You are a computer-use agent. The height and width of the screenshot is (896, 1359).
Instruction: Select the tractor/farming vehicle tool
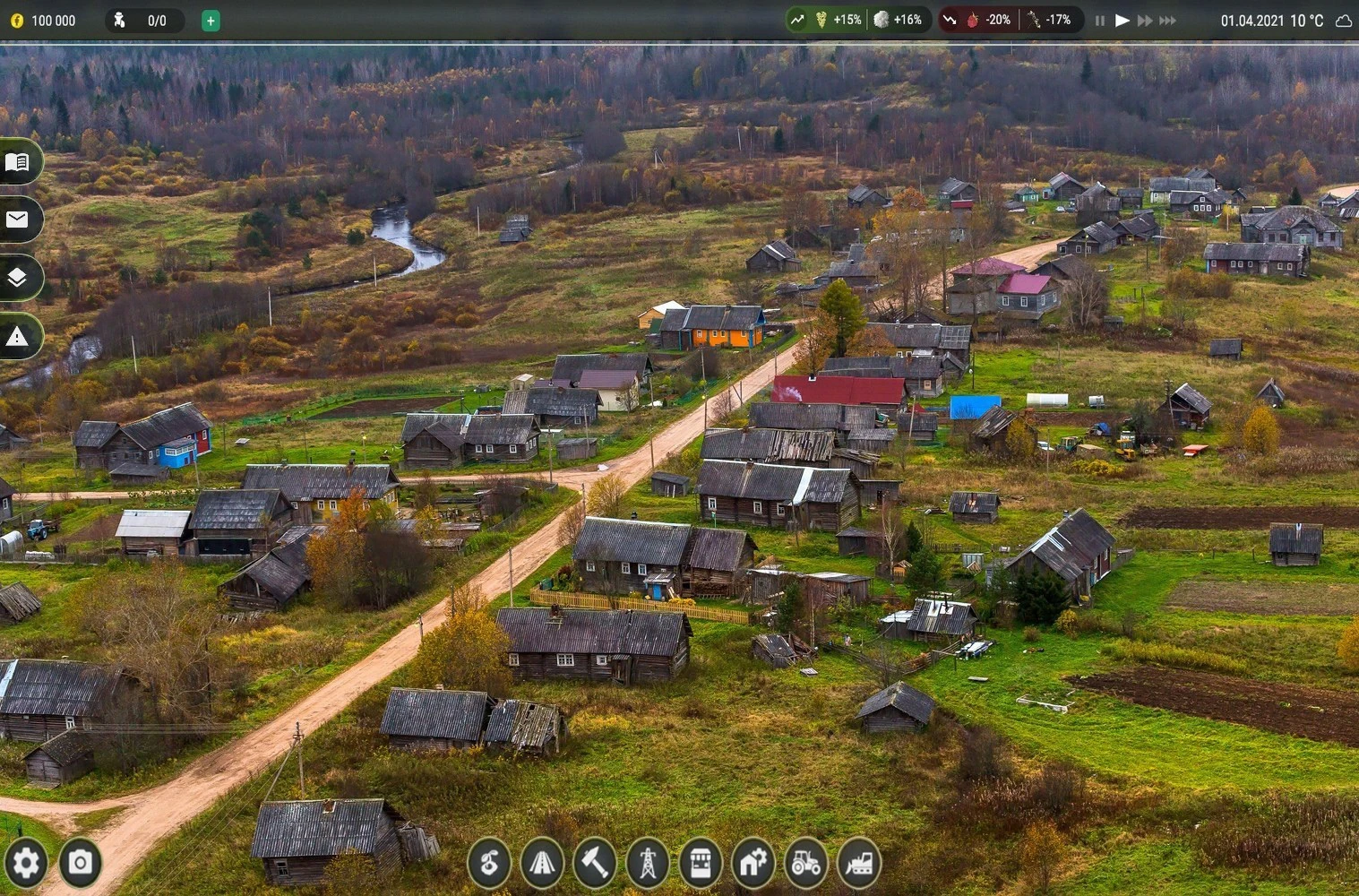coord(804,862)
